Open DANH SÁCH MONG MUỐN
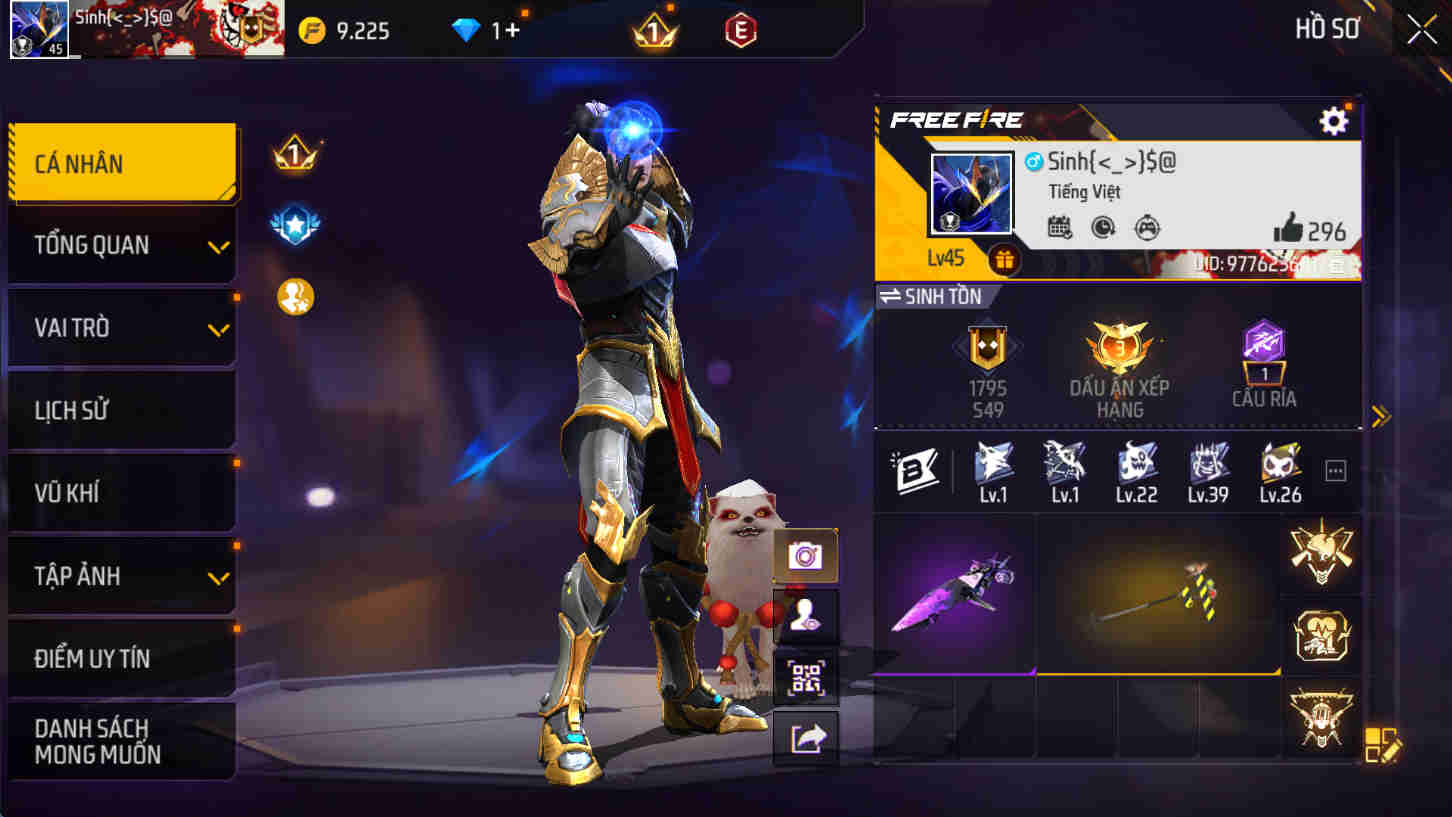The width and height of the screenshot is (1452, 817). (120, 740)
